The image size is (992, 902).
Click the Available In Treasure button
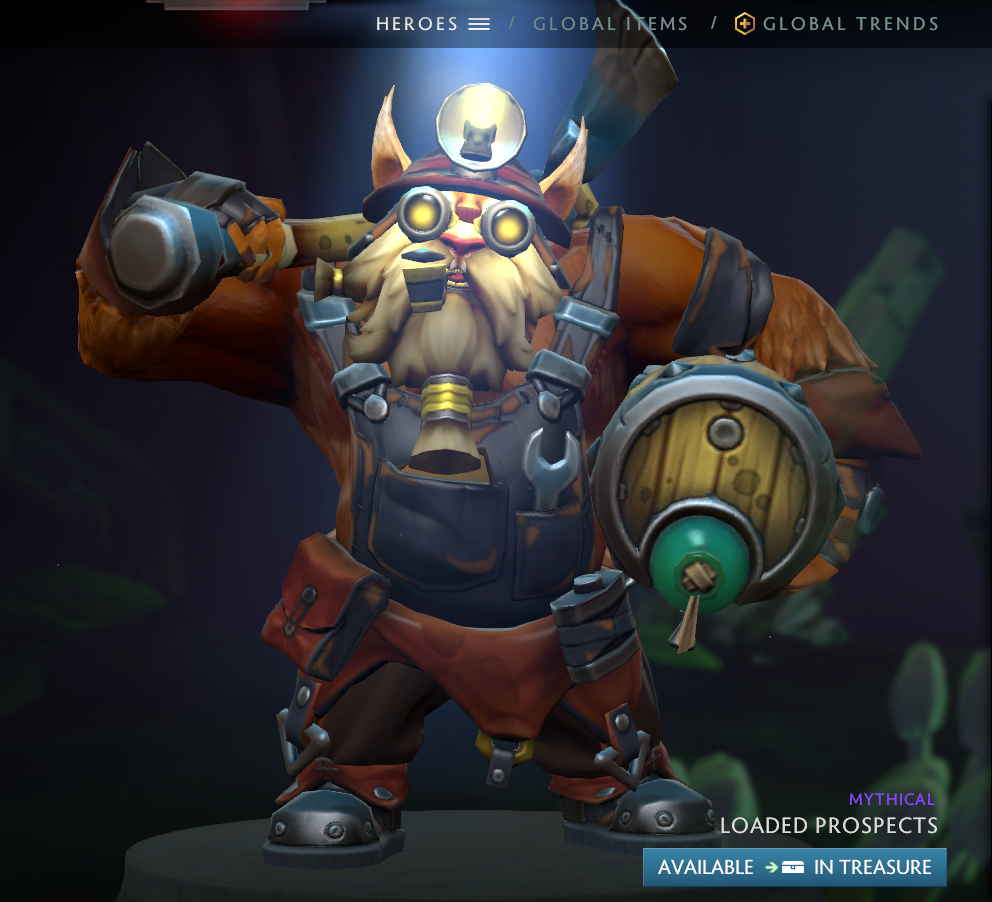pyautogui.click(x=794, y=867)
